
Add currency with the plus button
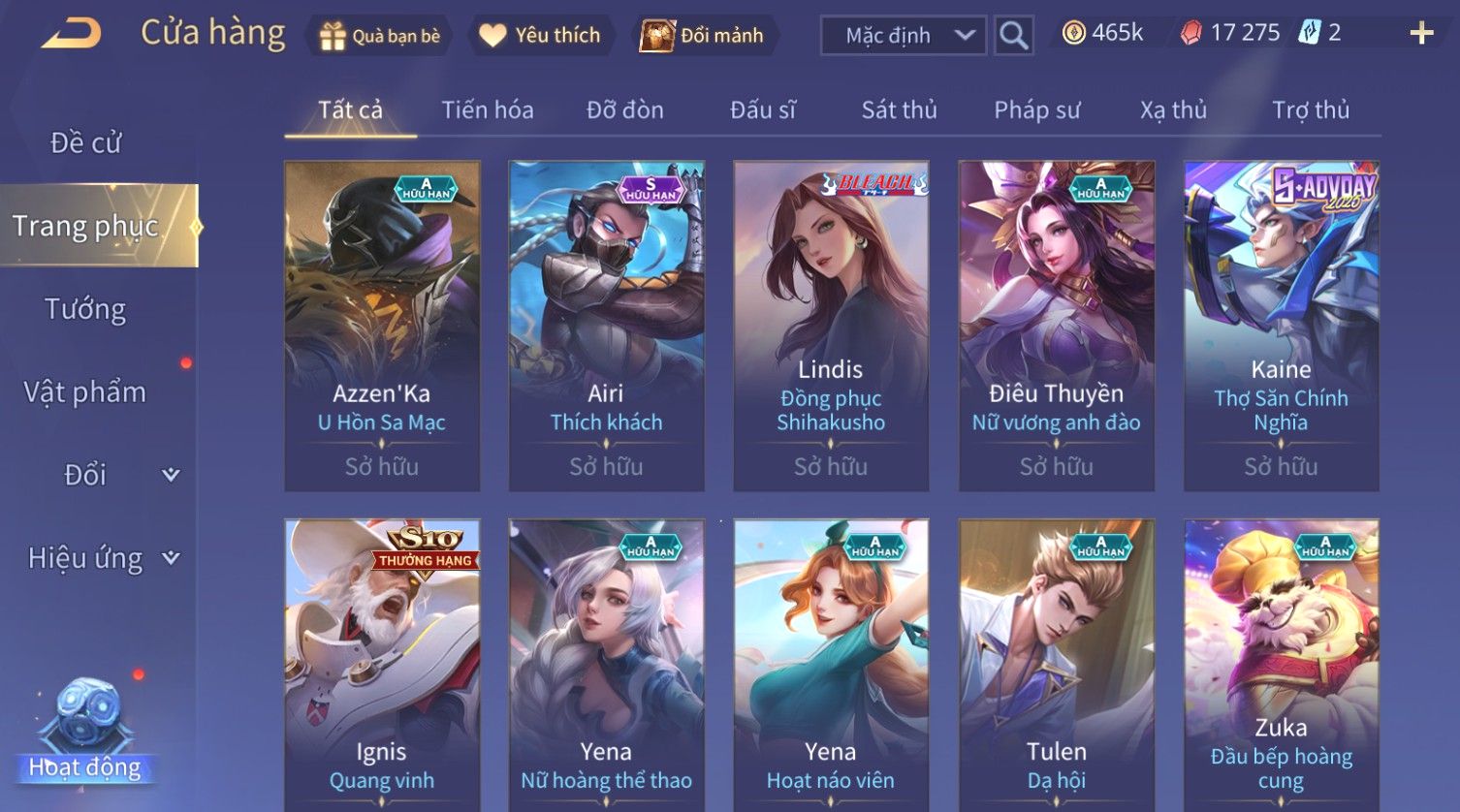click(x=1421, y=34)
